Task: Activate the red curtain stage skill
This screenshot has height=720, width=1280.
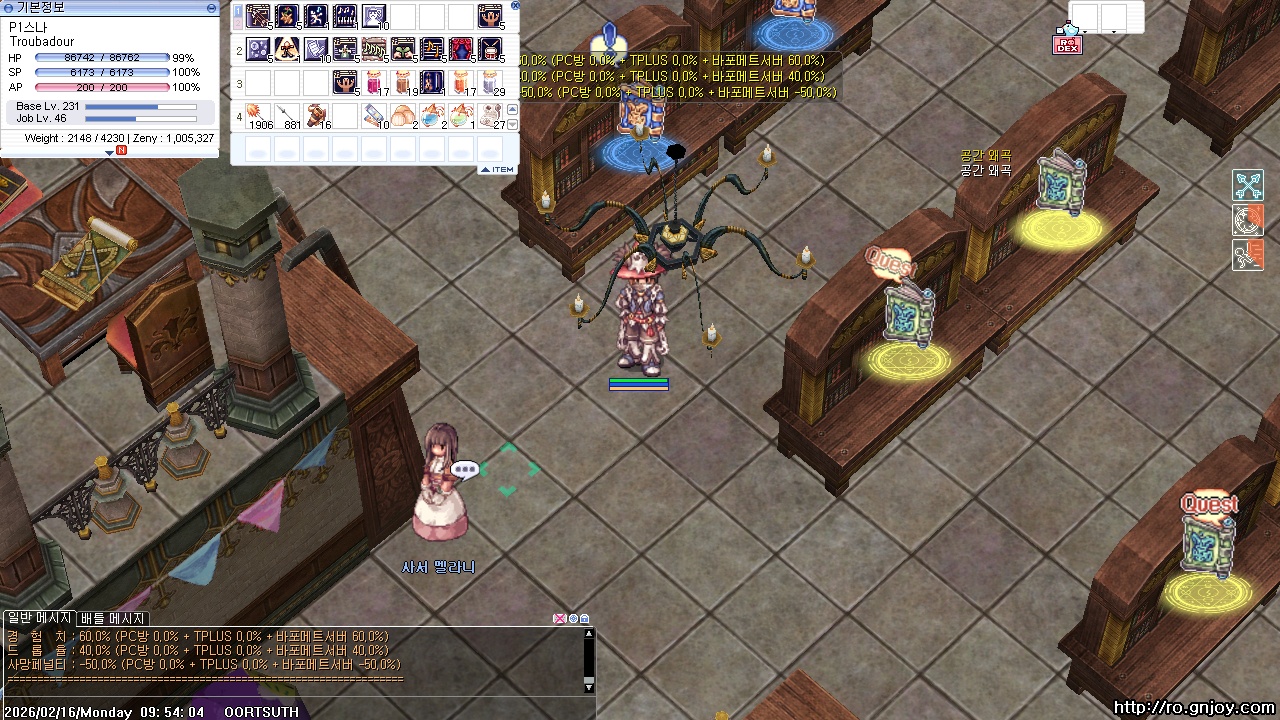Action: 461,48
